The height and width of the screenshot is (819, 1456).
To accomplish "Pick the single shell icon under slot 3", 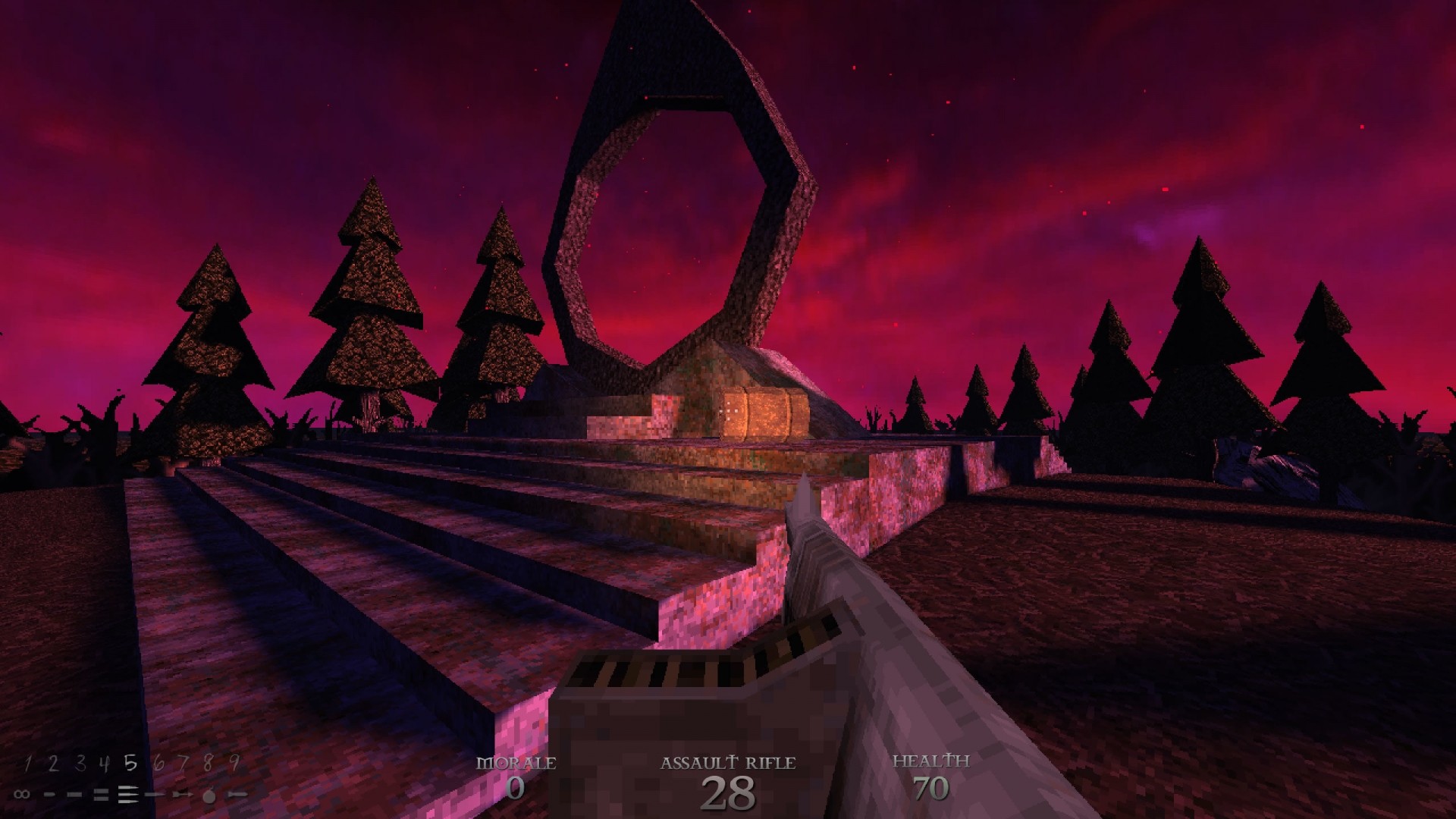I will tap(76, 794).
